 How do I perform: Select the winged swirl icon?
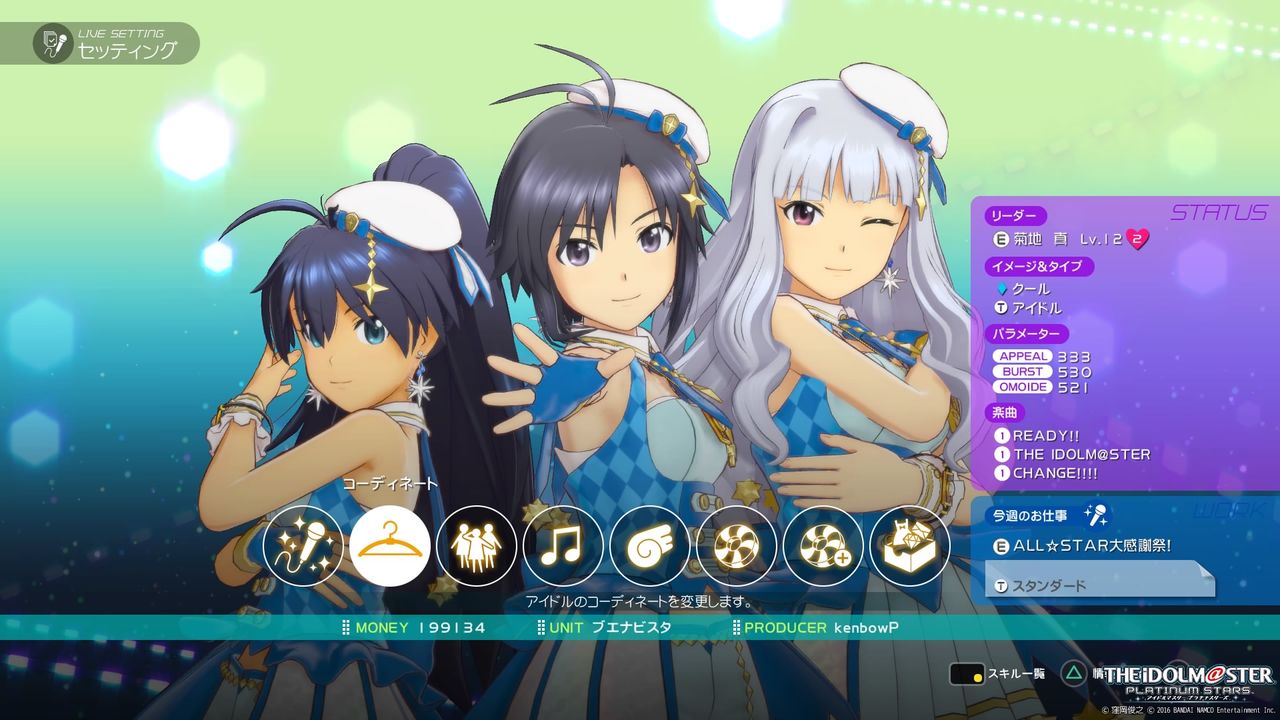650,546
